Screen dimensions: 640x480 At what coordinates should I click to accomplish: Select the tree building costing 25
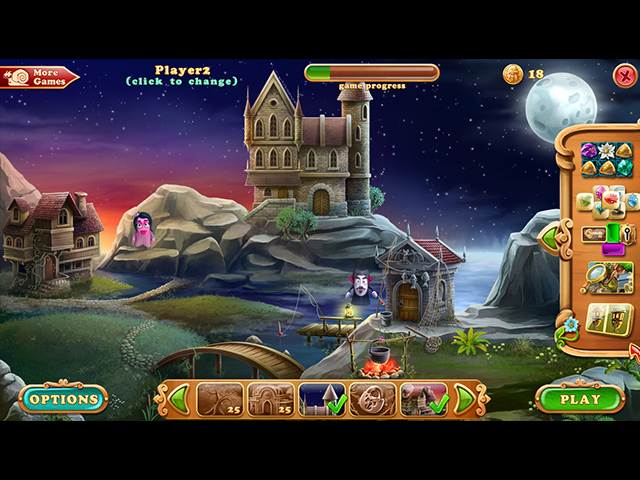point(219,399)
